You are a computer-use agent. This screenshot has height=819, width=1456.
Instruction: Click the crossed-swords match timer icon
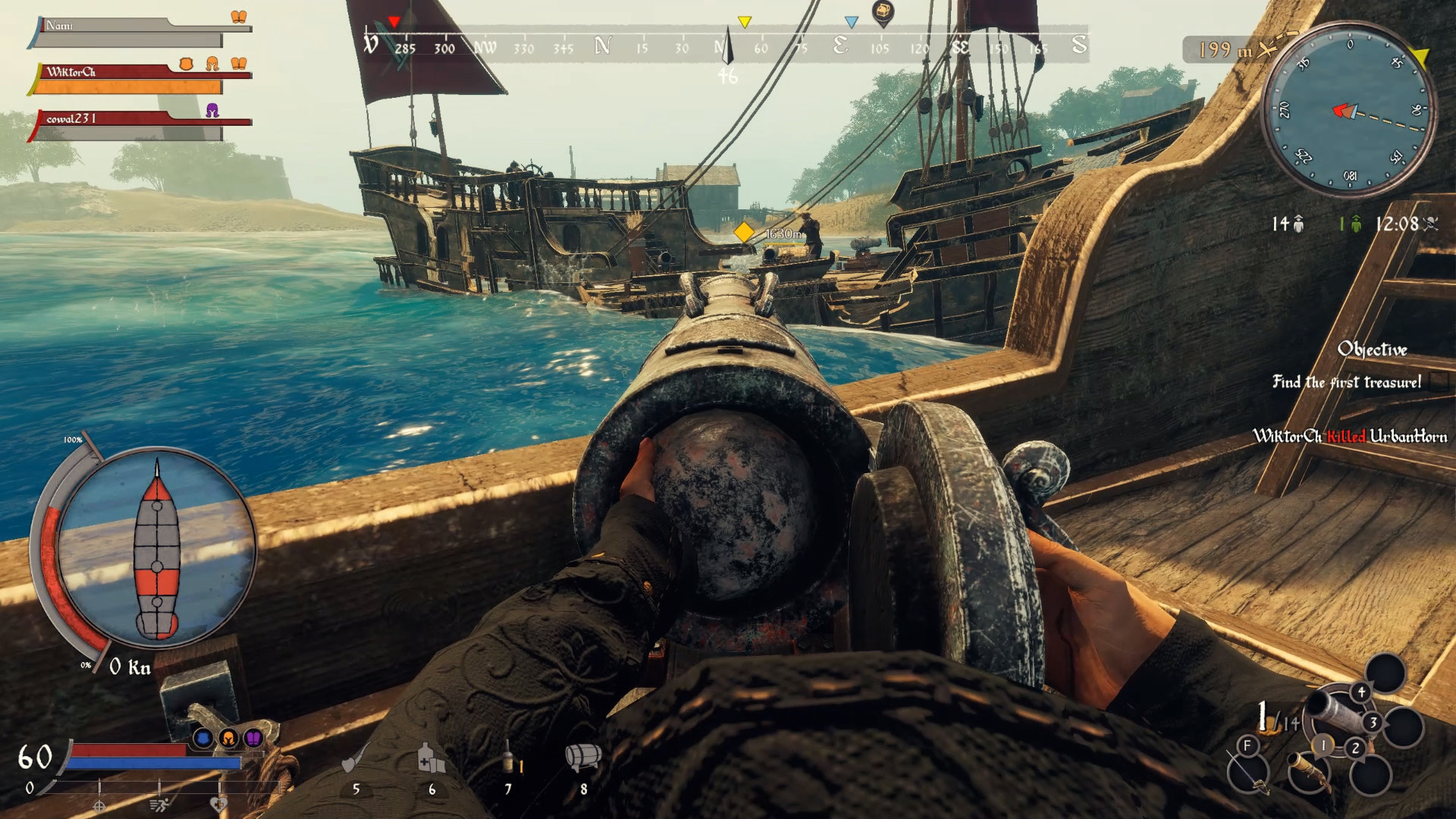1432,224
